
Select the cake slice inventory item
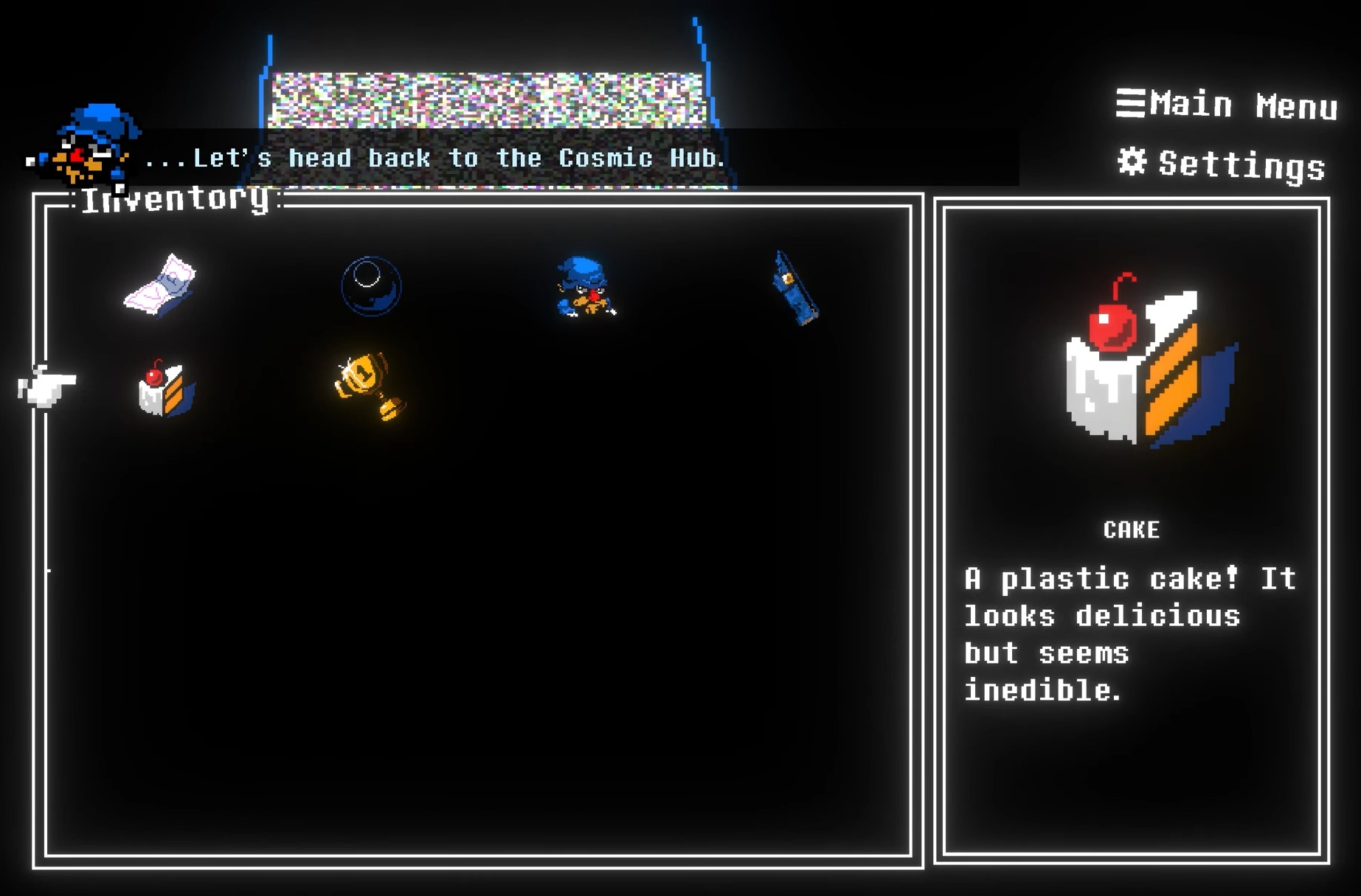click(x=166, y=389)
